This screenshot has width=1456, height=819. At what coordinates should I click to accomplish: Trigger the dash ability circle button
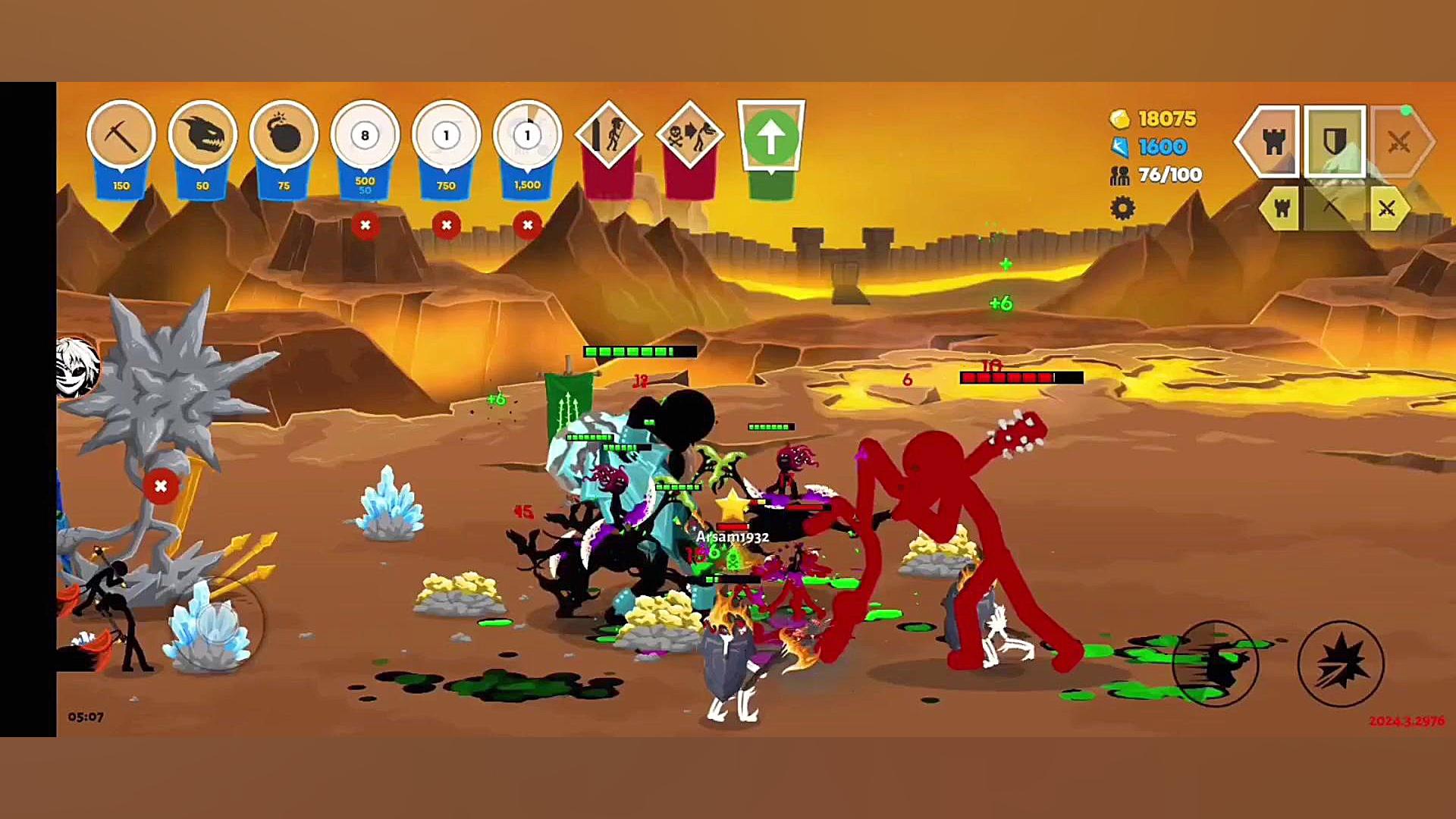[x=1215, y=664]
